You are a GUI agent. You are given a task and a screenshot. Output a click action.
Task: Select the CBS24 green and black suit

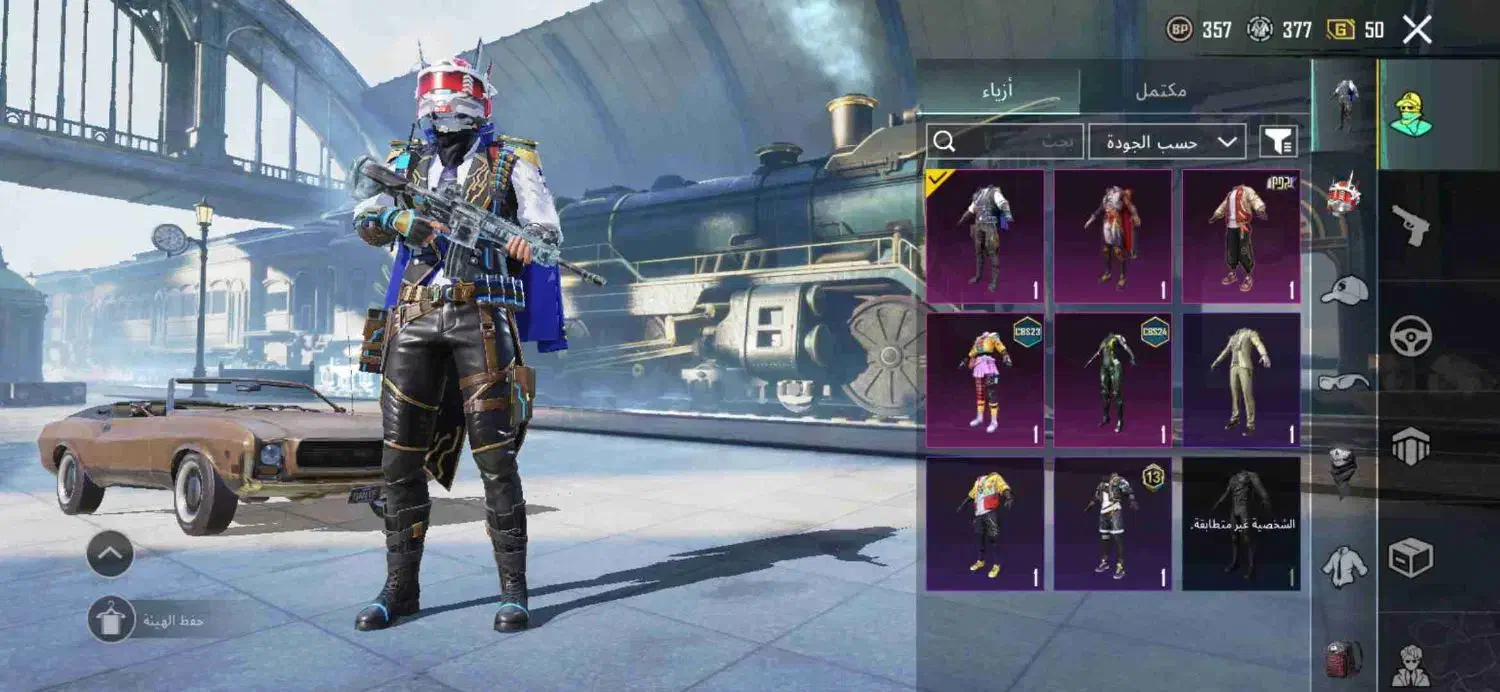(1113, 380)
